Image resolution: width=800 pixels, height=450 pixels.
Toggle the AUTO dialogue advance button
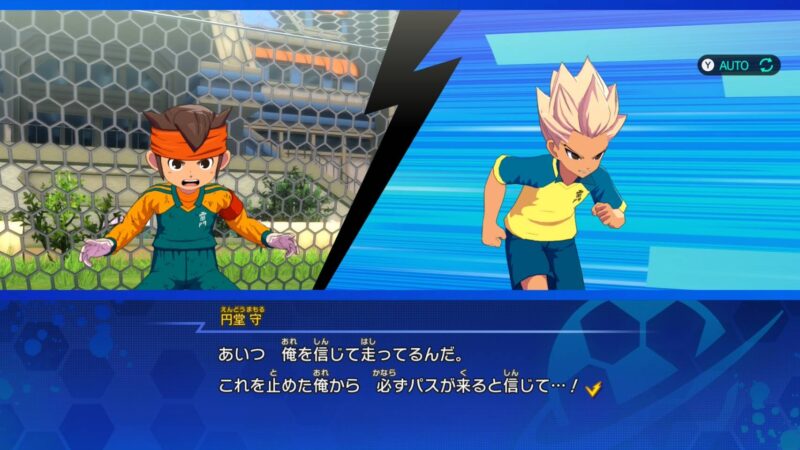pyautogui.click(x=738, y=65)
